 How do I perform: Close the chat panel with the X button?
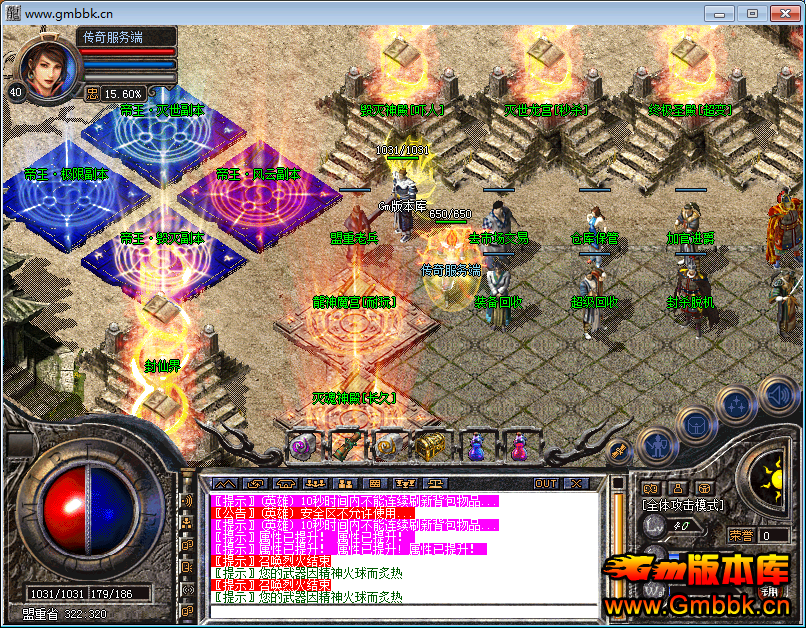click(575, 483)
